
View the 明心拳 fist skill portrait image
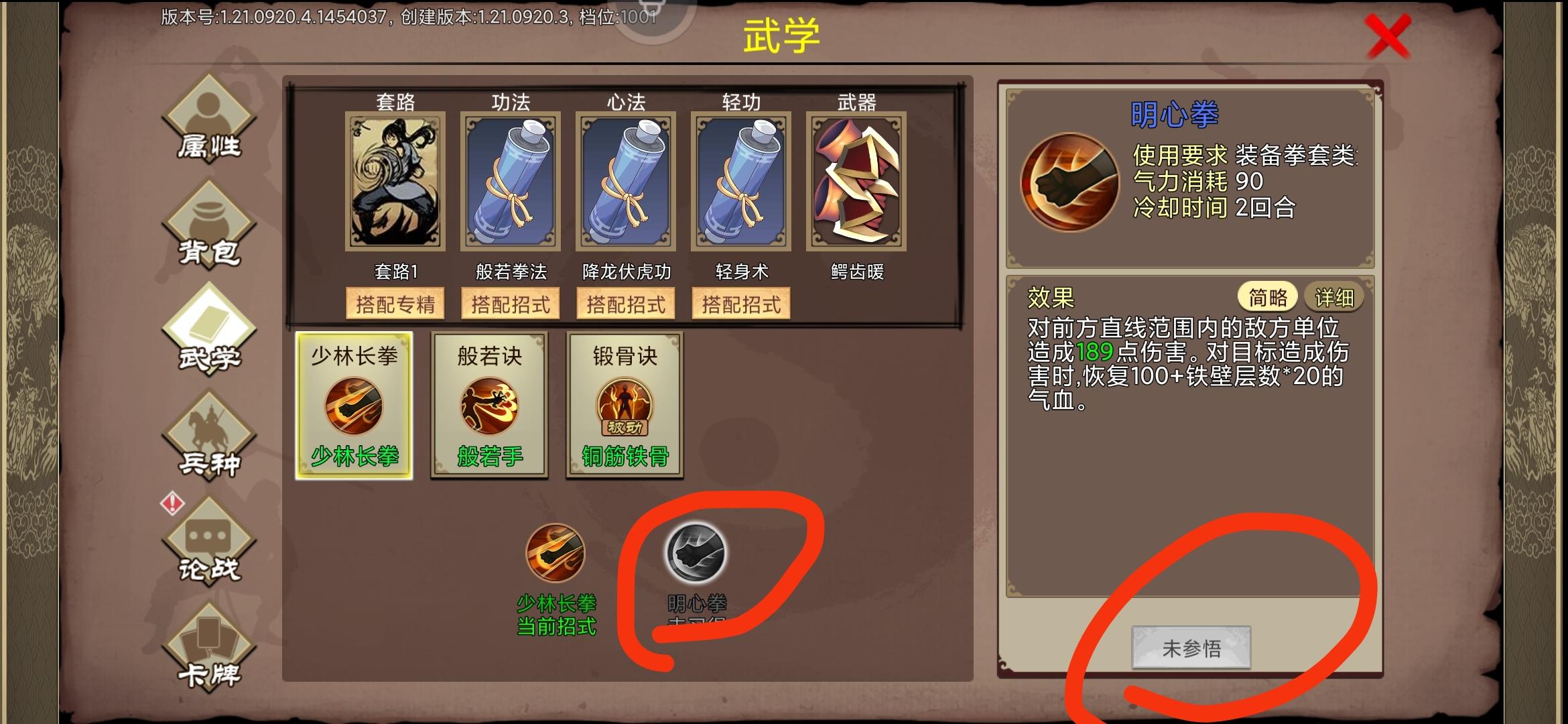(1068, 181)
